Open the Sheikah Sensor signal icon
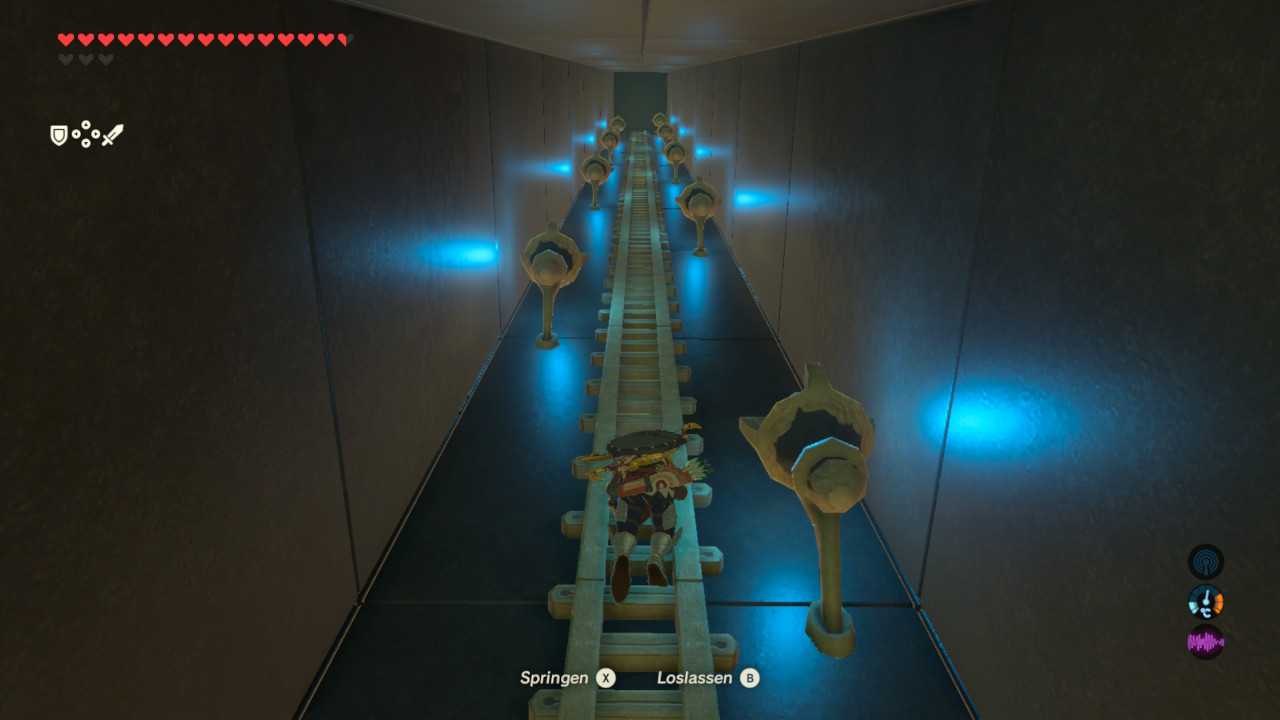Screen dimensions: 1280x720 point(1205,561)
